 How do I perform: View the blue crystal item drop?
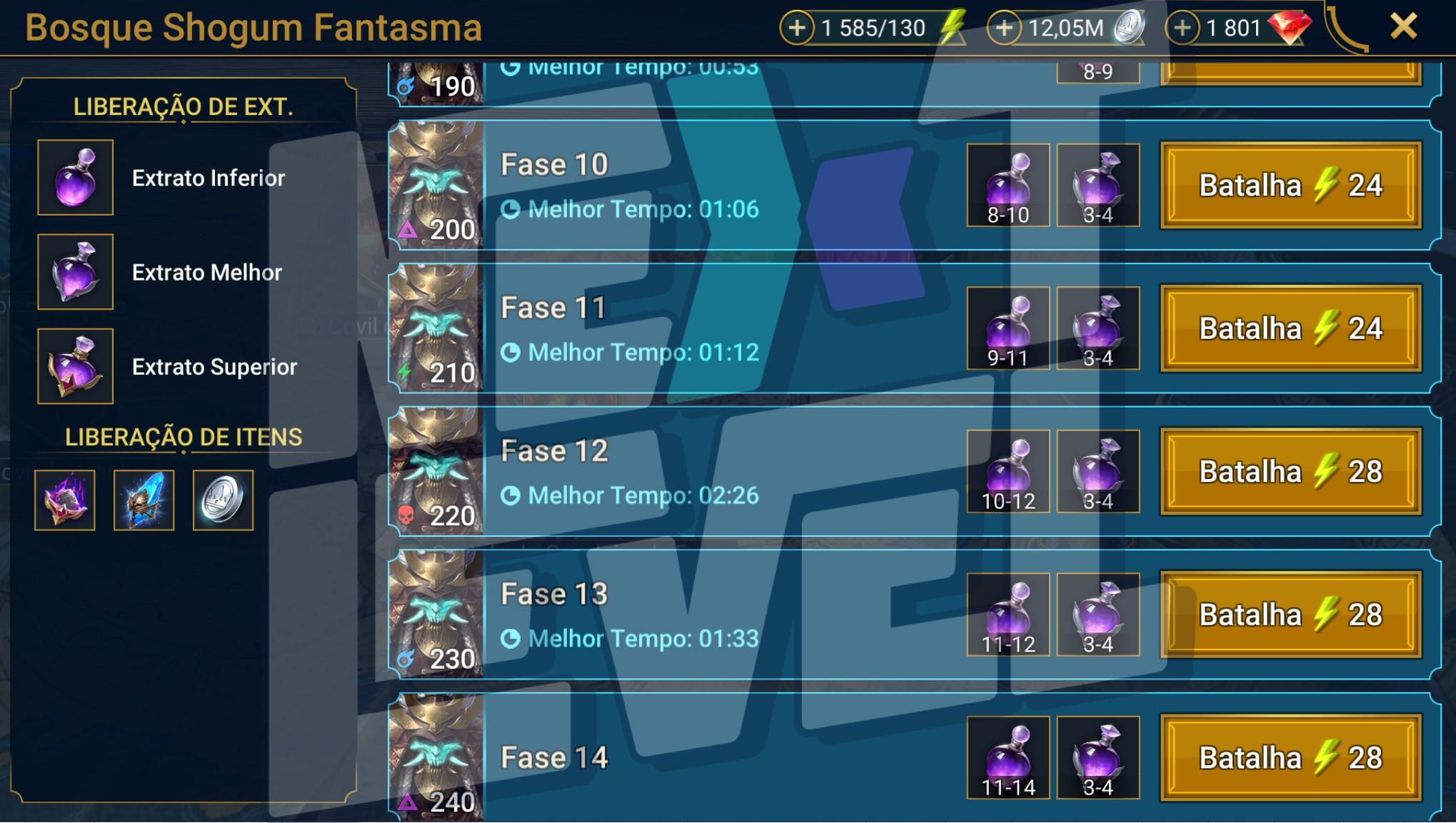coord(144,500)
